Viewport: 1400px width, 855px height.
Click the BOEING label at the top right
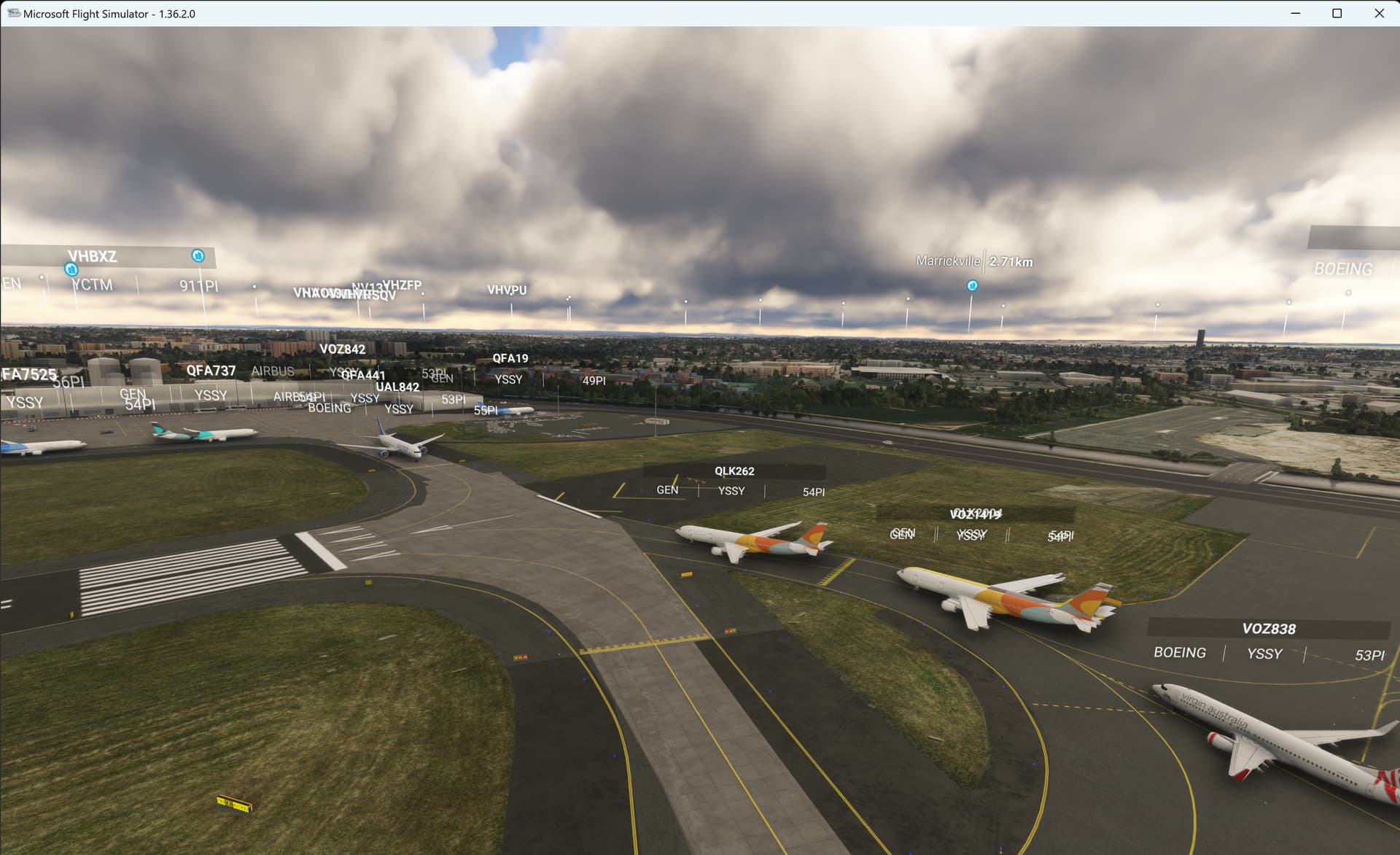[x=1342, y=270]
